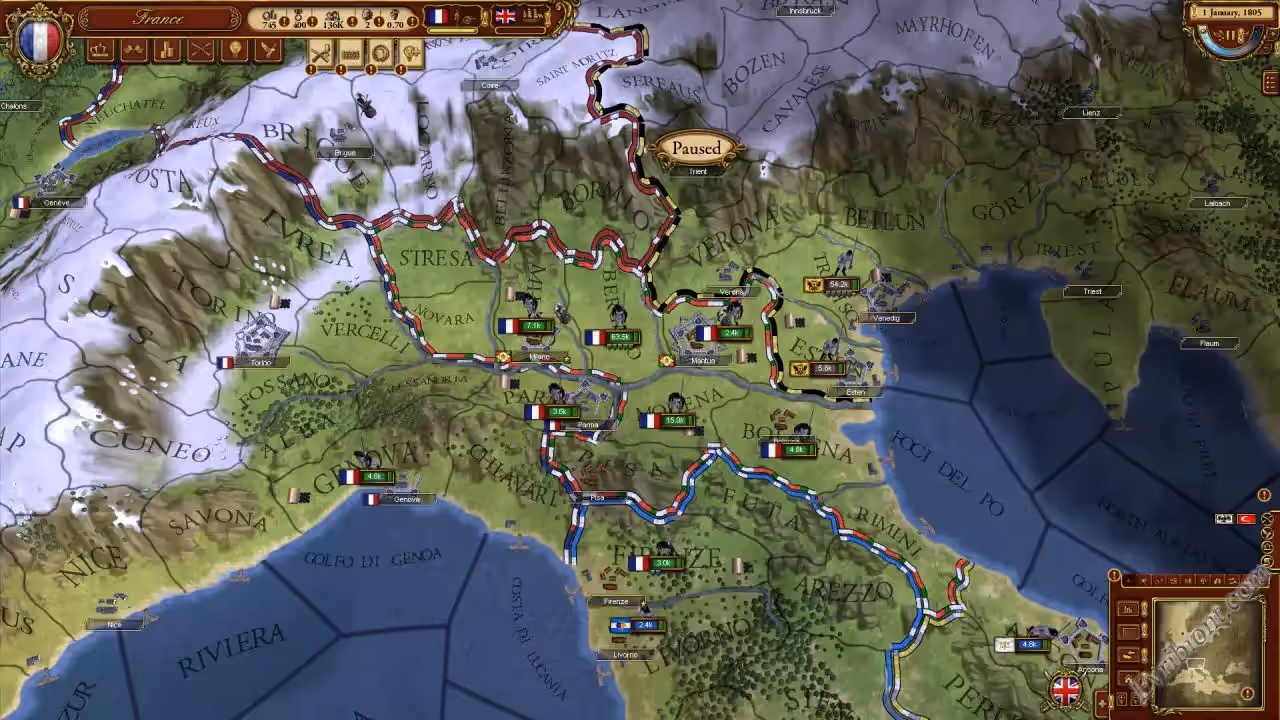
Task: Select the French 4.8k army at Genova
Action: [x=366, y=477]
